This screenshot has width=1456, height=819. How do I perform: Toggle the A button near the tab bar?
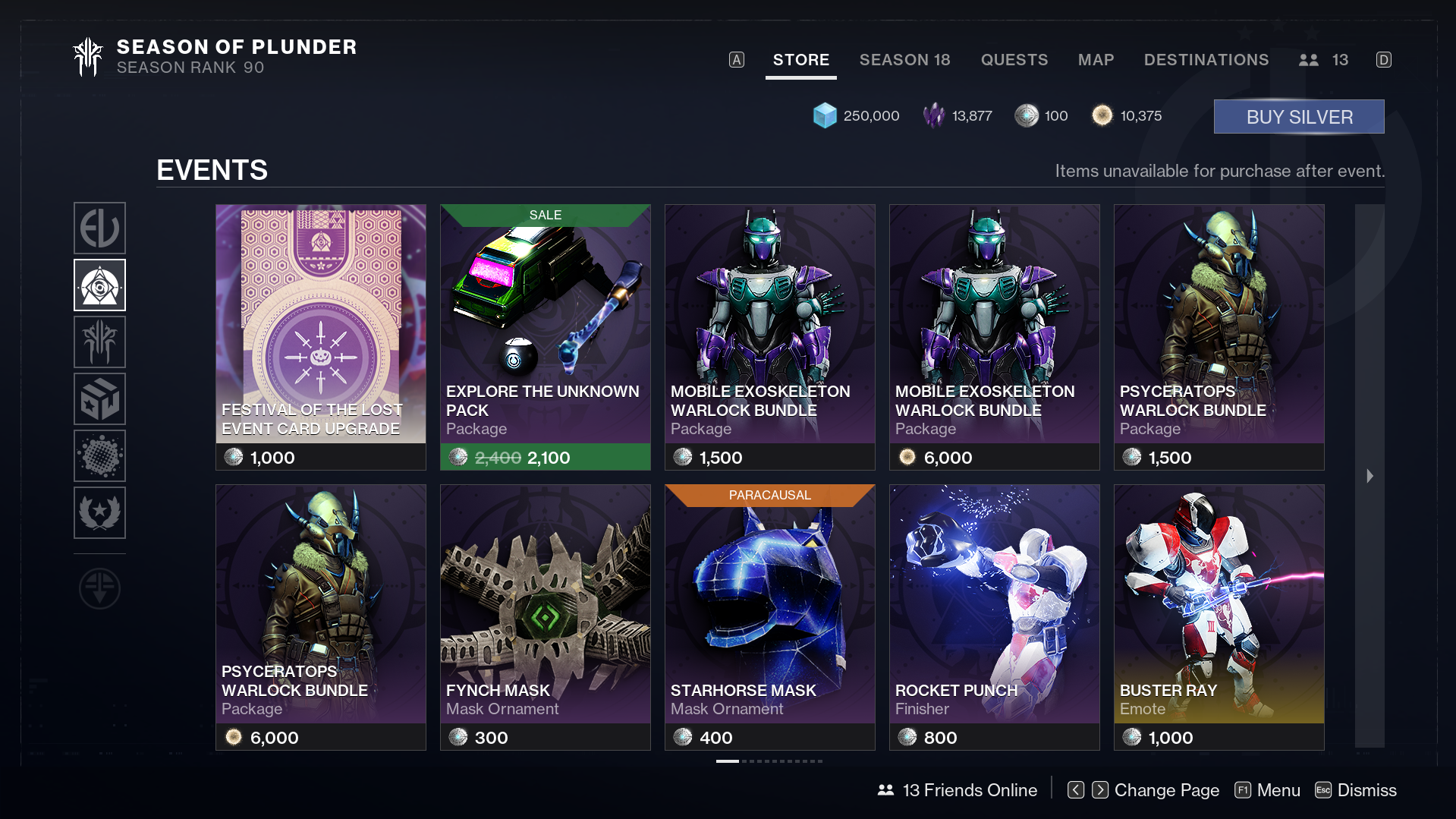(x=735, y=58)
